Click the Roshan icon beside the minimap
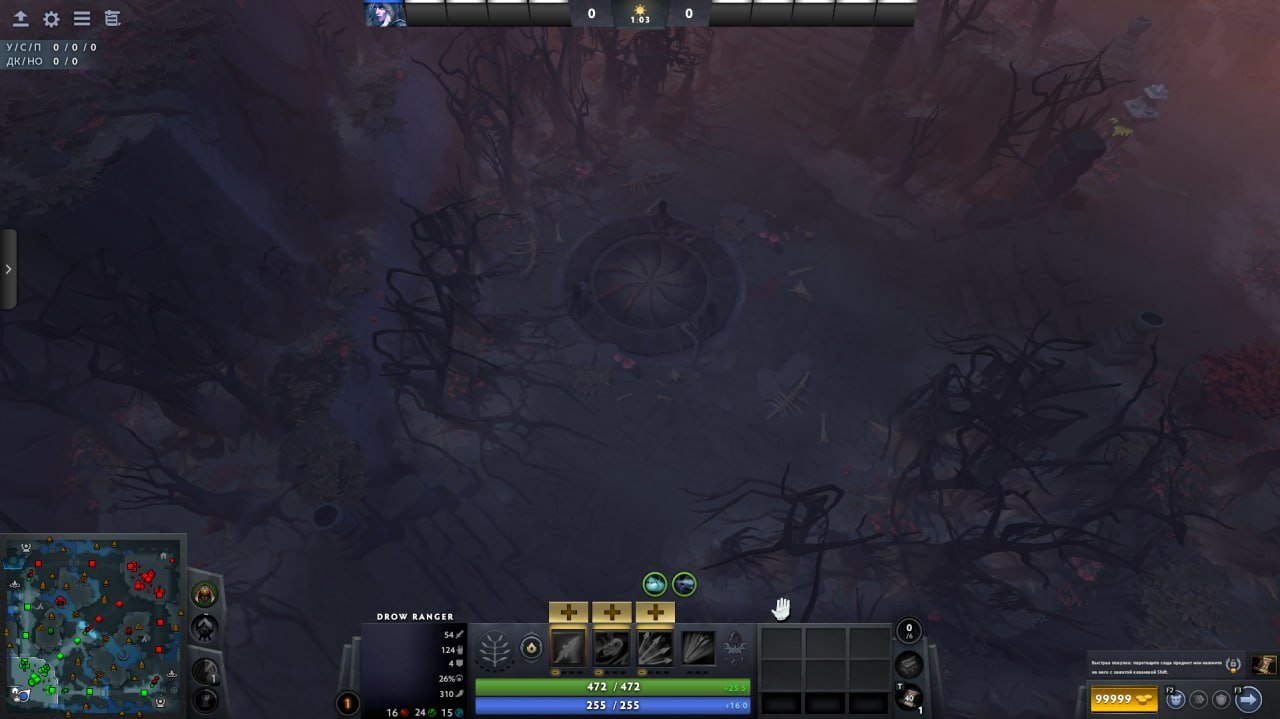The width and height of the screenshot is (1280, 719). 204,594
